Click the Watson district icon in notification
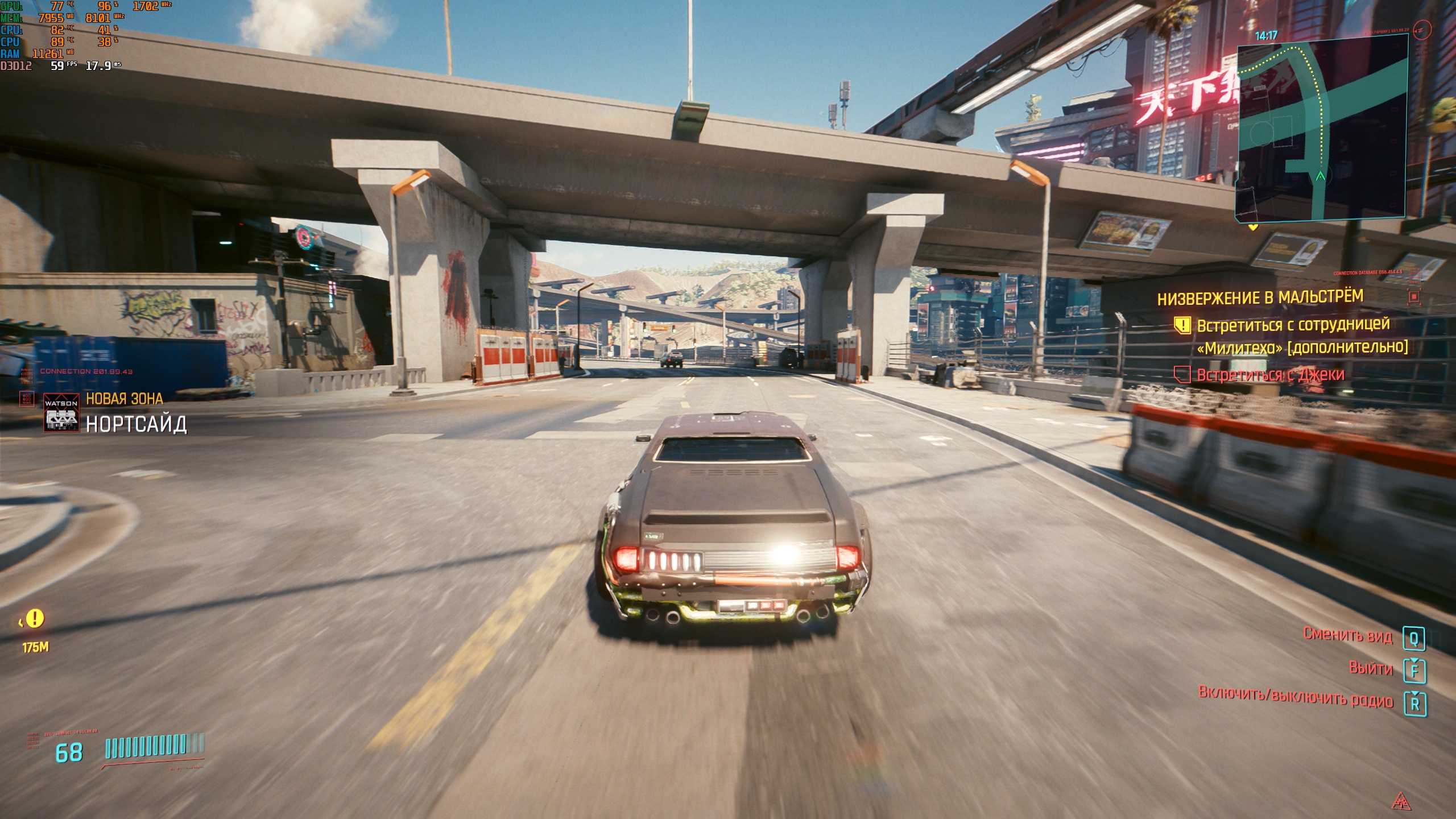Screen dimensions: 1456x819 coord(61,412)
